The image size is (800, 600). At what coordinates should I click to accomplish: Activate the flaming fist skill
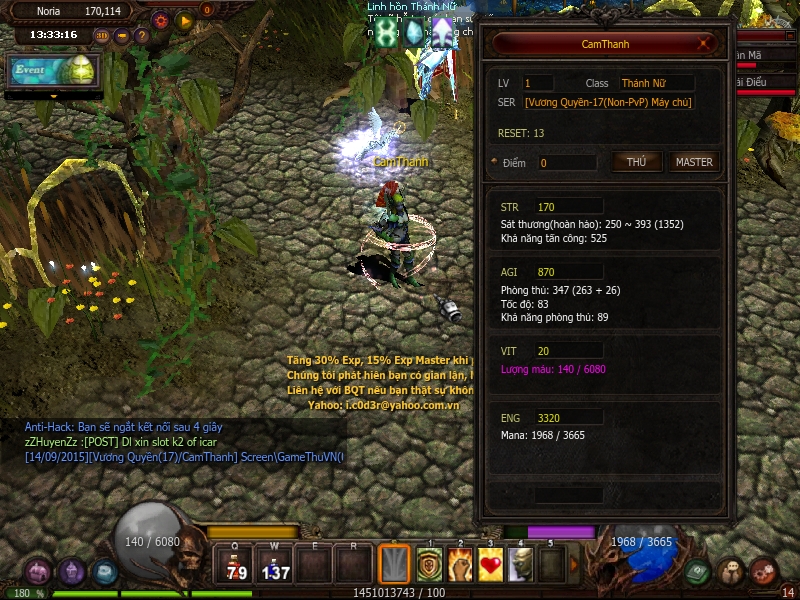point(460,564)
